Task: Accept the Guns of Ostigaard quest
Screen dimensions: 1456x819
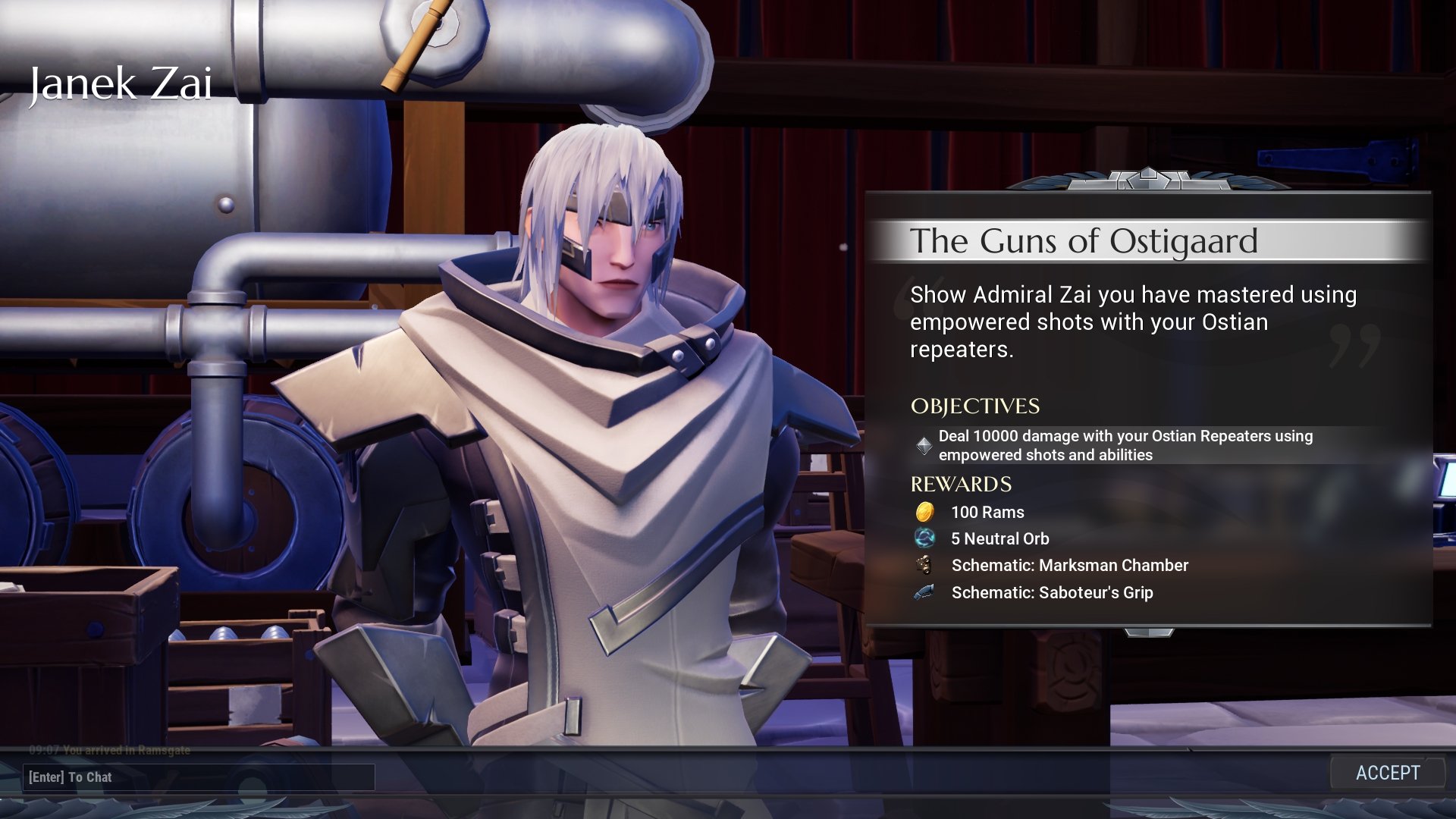Action: 1387,773
